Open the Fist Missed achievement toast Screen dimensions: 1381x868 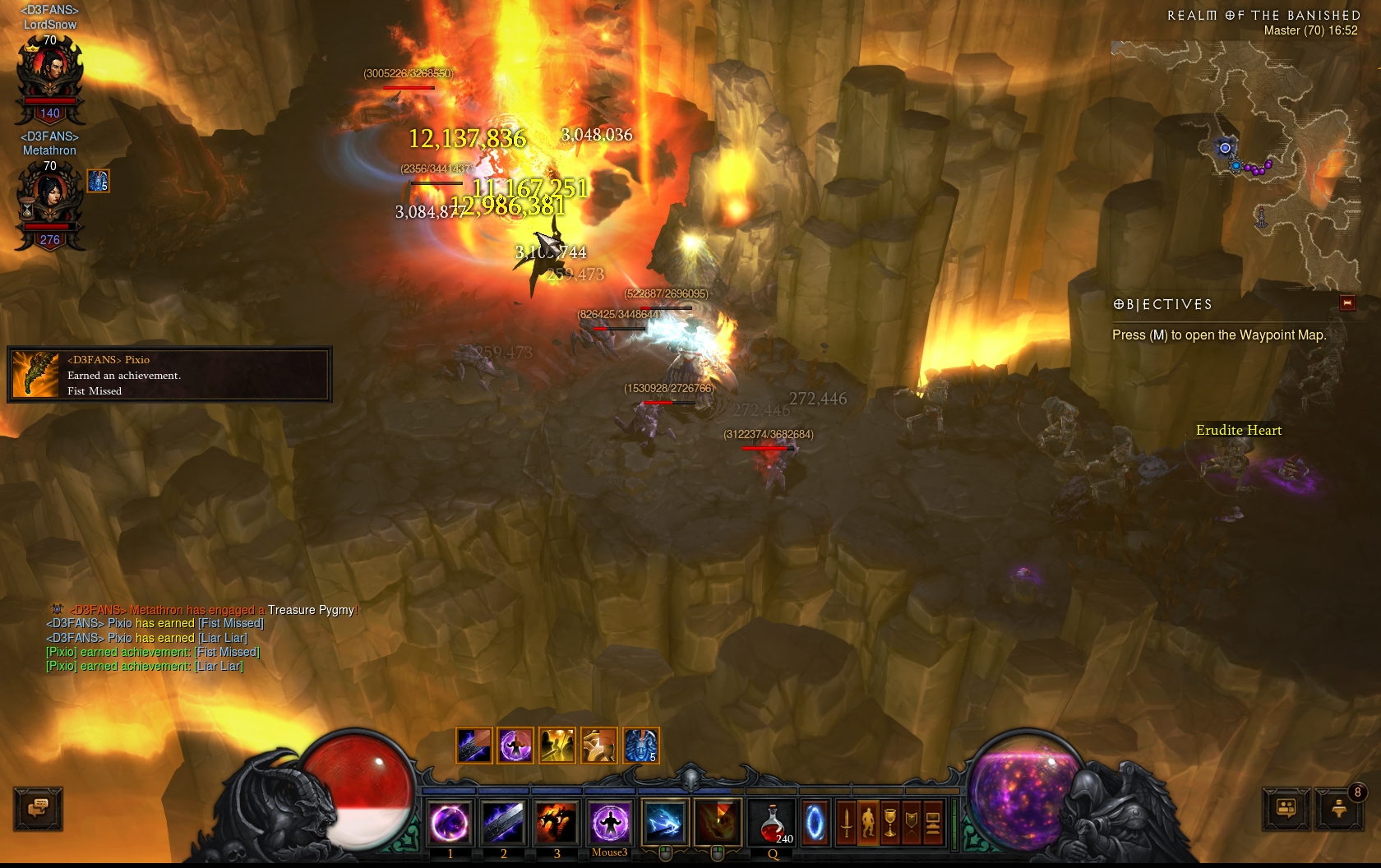click(169, 375)
